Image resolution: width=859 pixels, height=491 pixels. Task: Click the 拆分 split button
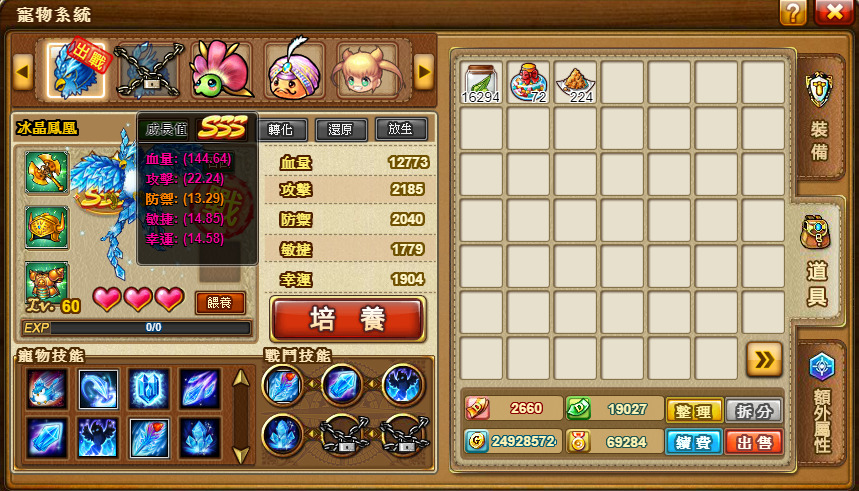point(754,411)
